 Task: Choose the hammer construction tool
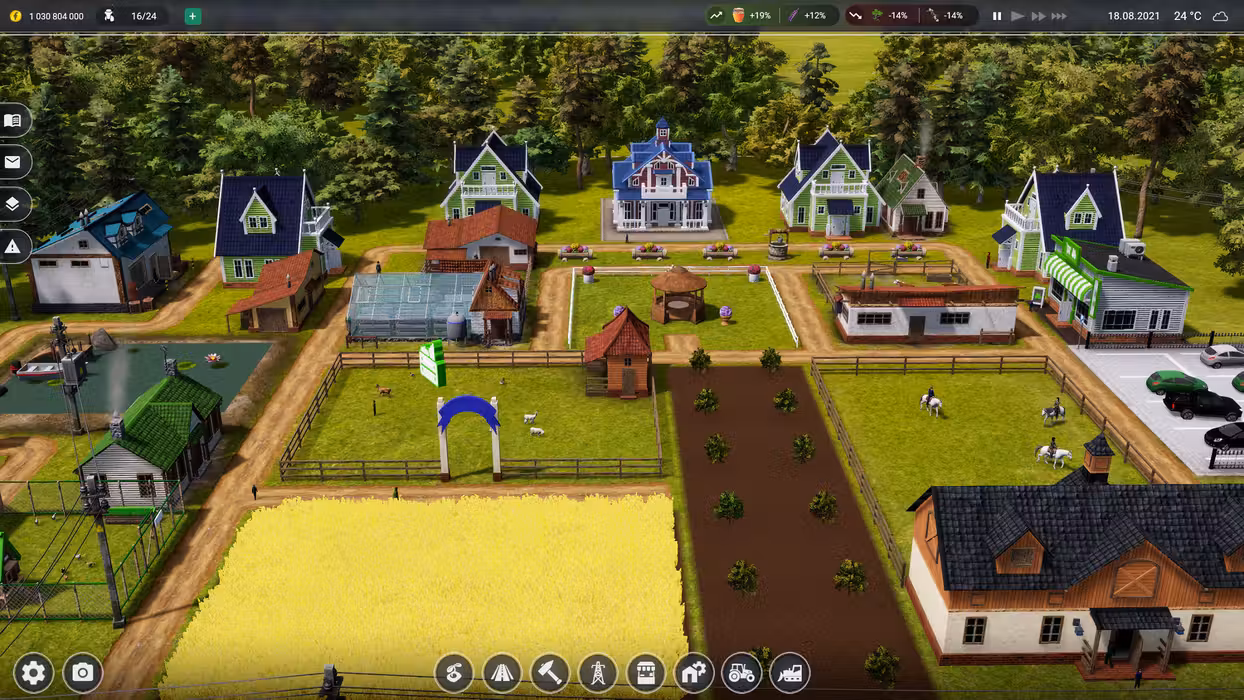click(x=550, y=673)
